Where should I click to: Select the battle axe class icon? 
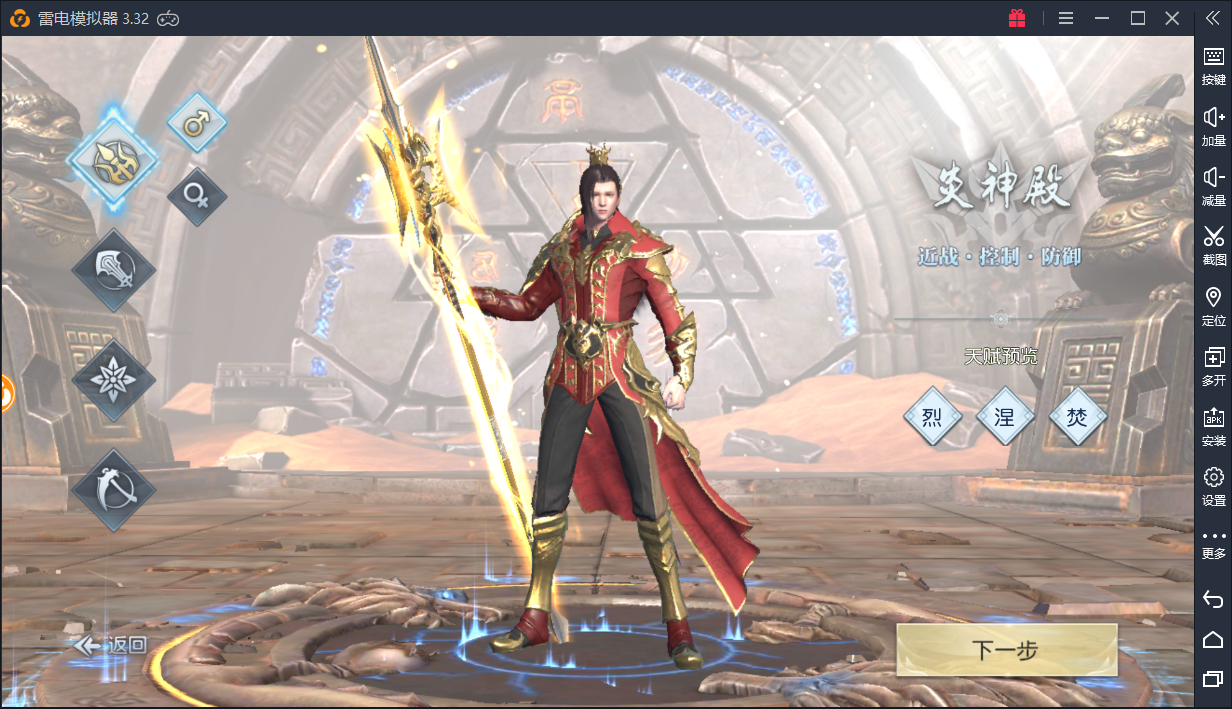point(113,270)
